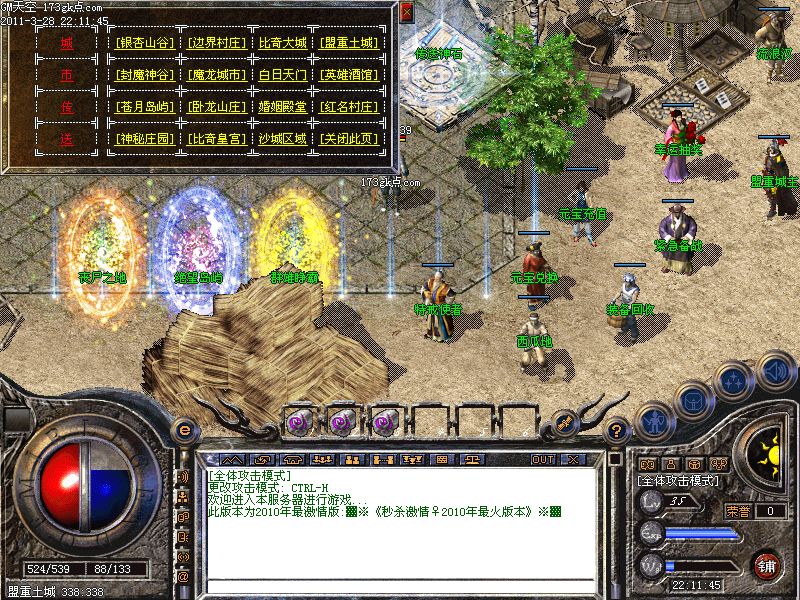Go to 婚姻殿堂
Image resolution: width=800 pixels, height=600 pixels.
point(282,108)
